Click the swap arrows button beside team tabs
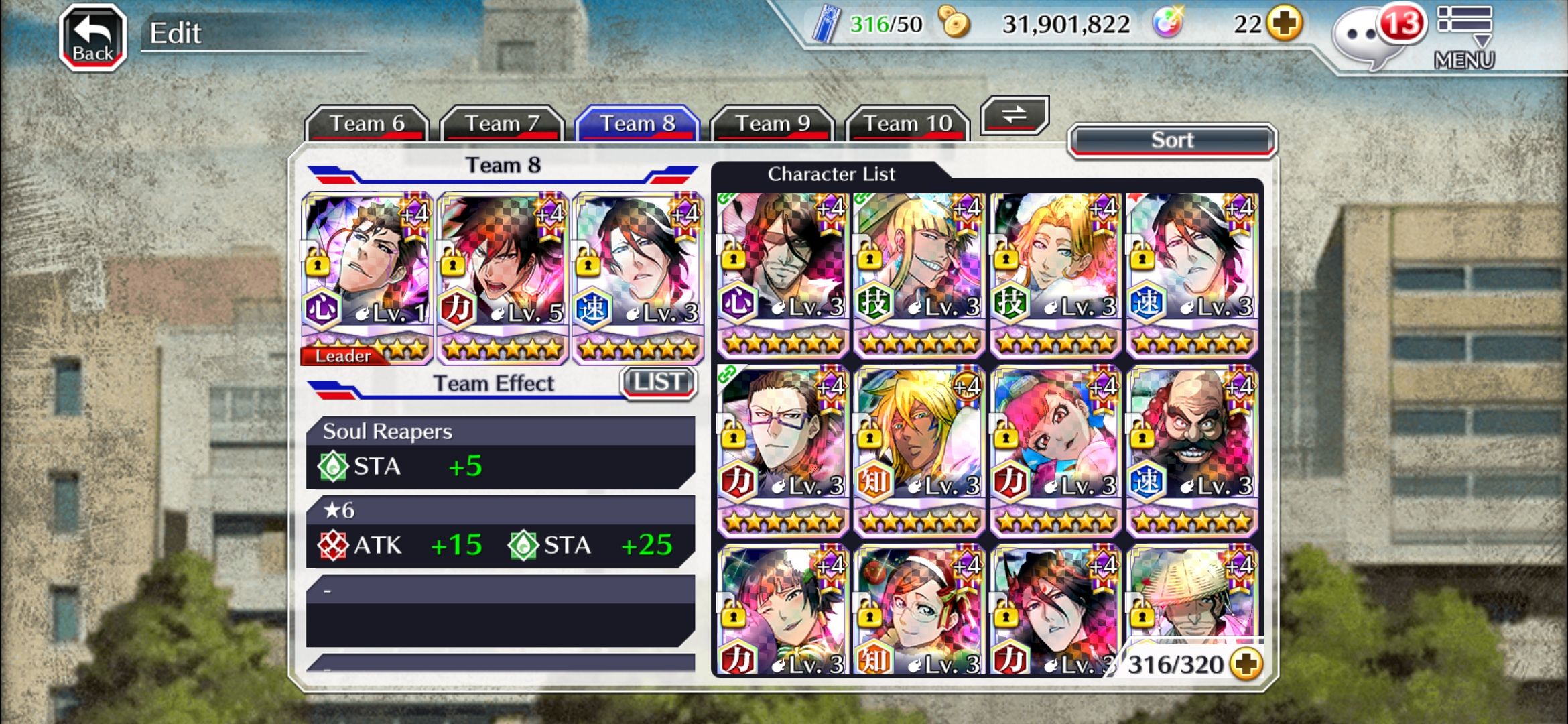This screenshot has height=724, width=1568. point(1014,115)
